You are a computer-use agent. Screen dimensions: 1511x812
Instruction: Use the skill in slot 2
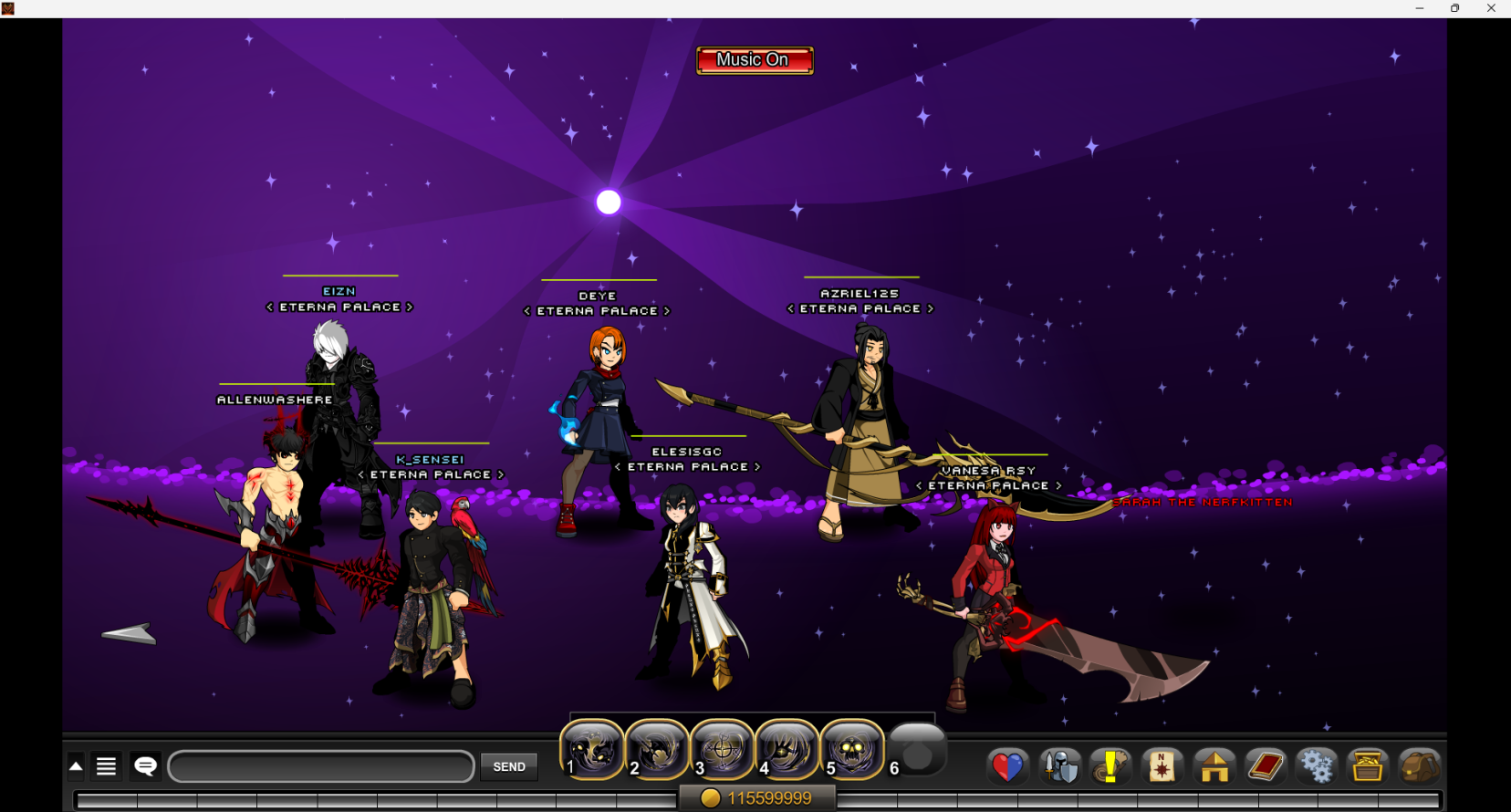[657, 750]
